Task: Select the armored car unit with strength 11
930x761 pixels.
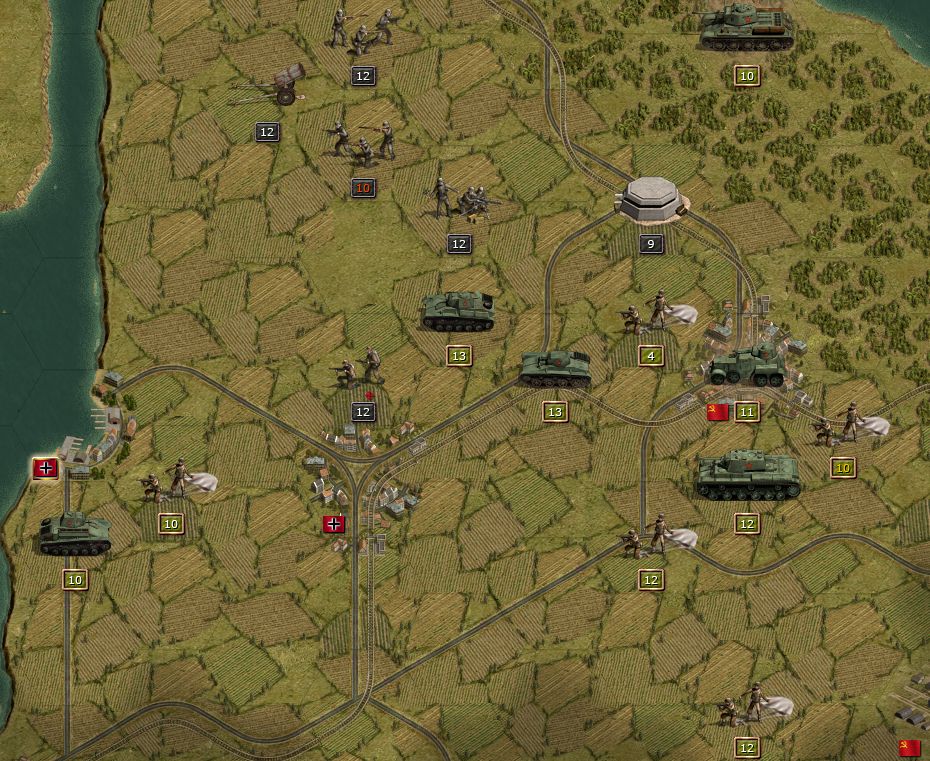Action: (748, 365)
